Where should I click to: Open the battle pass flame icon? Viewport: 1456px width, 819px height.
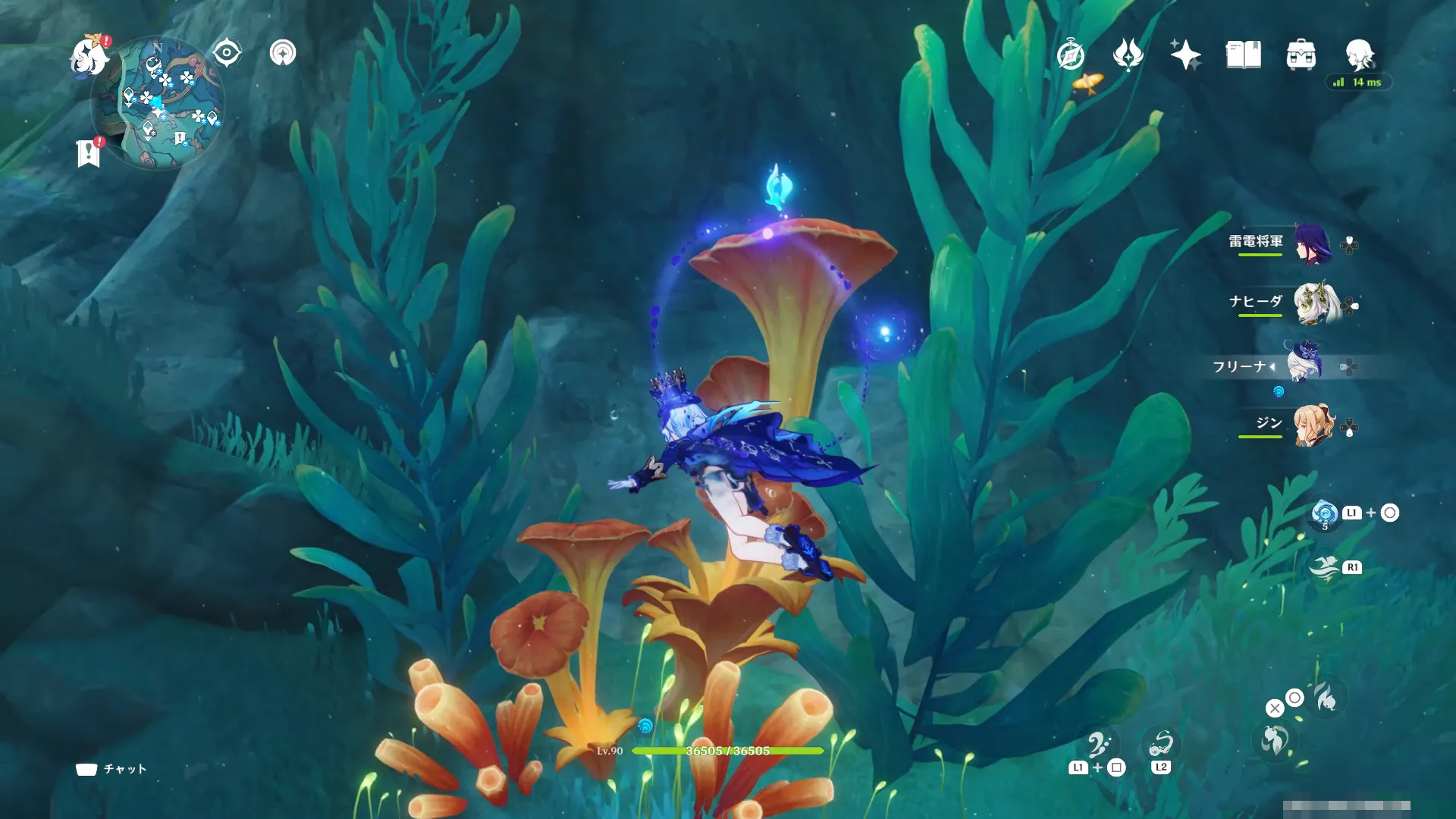point(1128,55)
